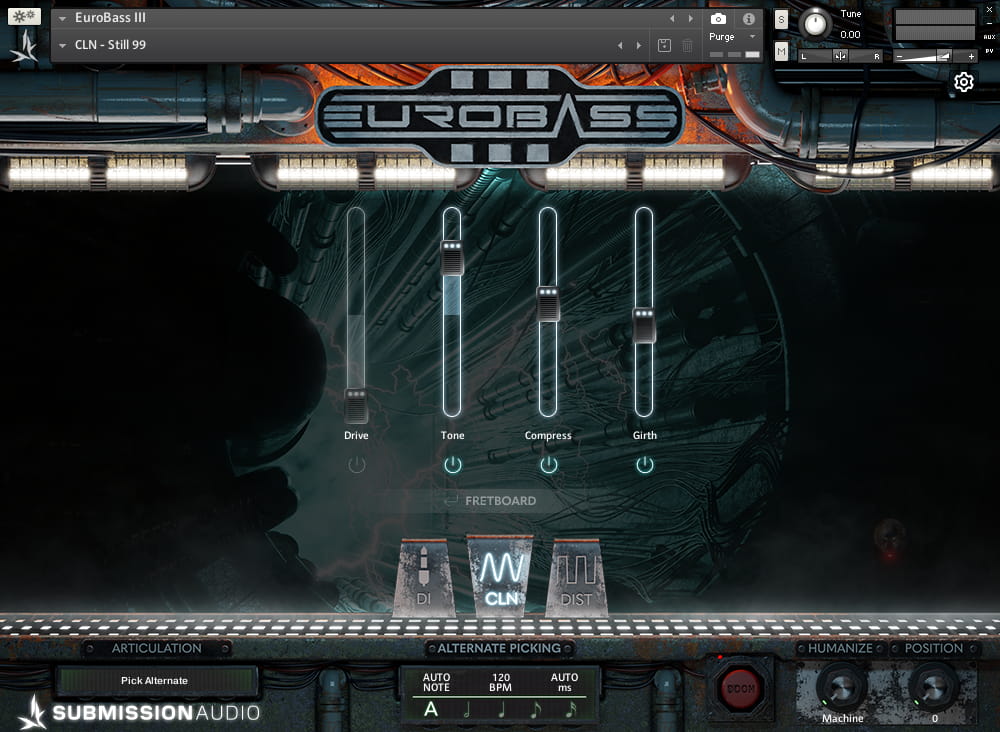Image resolution: width=1000 pixels, height=732 pixels.
Task: Open the Purge dropdown menu
Action: point(733,37)
